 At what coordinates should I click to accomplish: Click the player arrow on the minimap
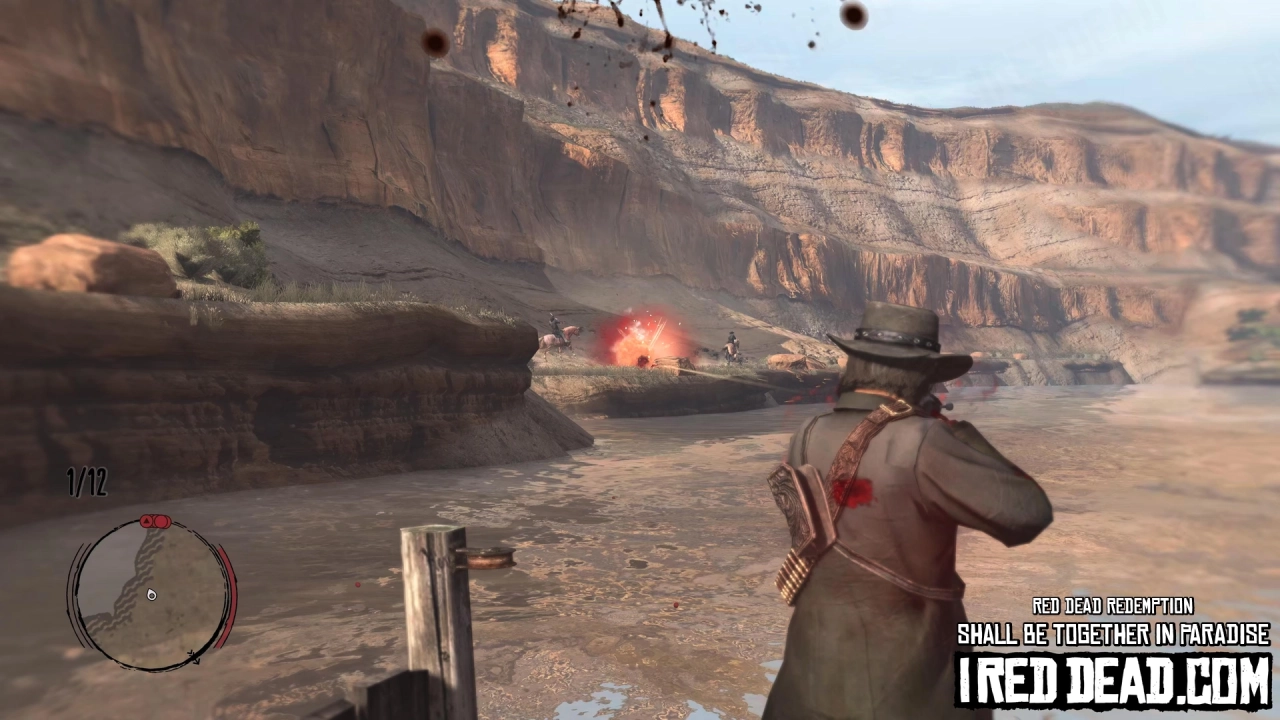coord(150,595)
